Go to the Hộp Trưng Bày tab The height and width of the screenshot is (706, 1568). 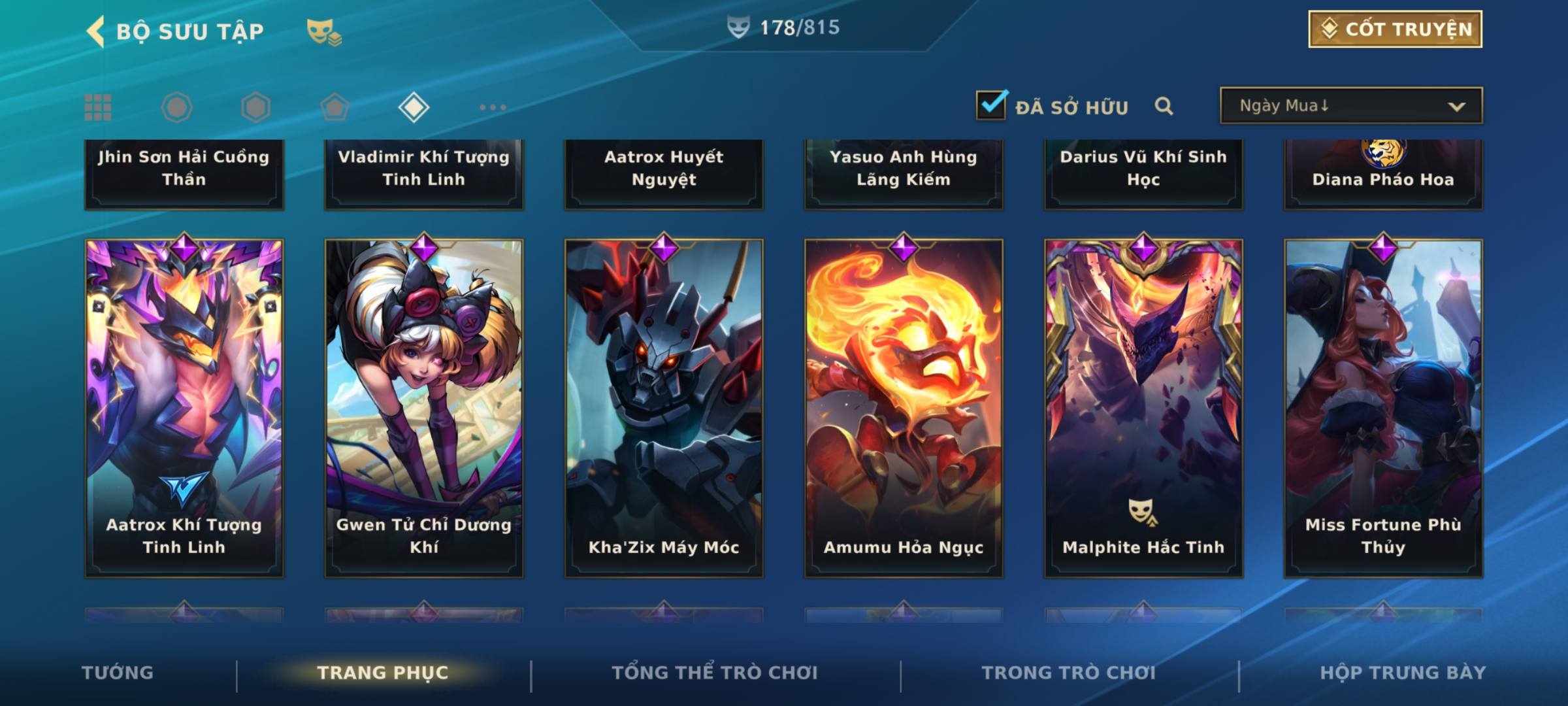point(1403,673)
